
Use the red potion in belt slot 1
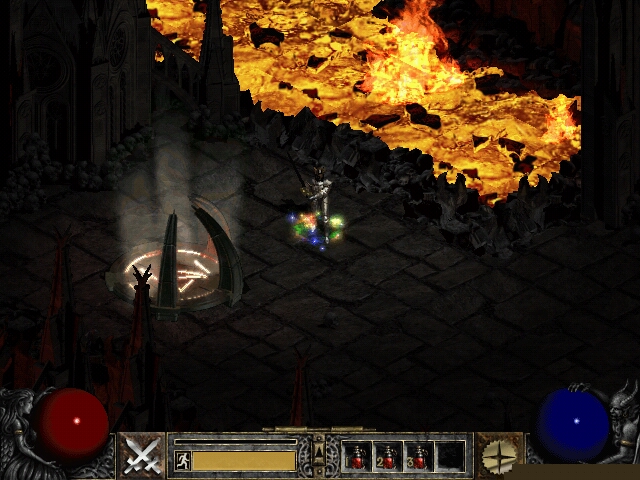[357, 456]
